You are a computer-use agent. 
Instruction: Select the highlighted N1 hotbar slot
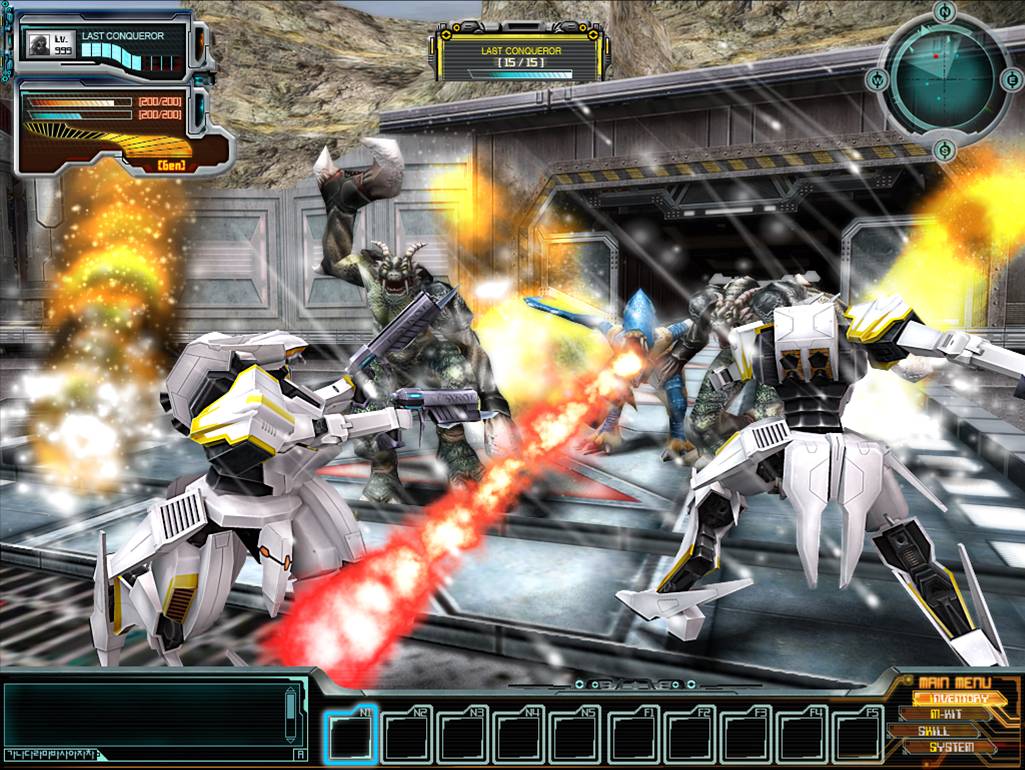(353, 738)
